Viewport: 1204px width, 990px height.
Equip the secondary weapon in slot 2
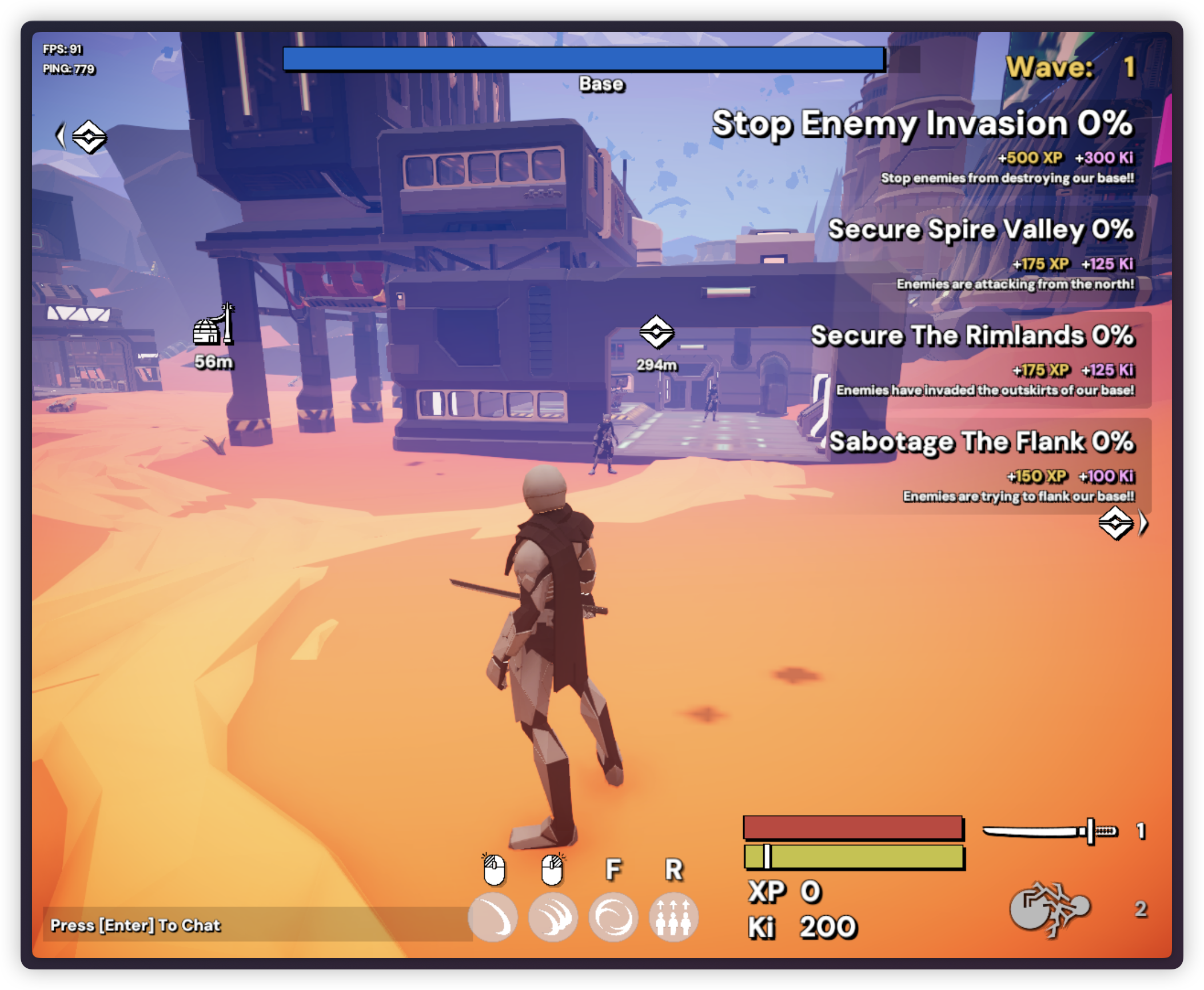[1050, 909]
